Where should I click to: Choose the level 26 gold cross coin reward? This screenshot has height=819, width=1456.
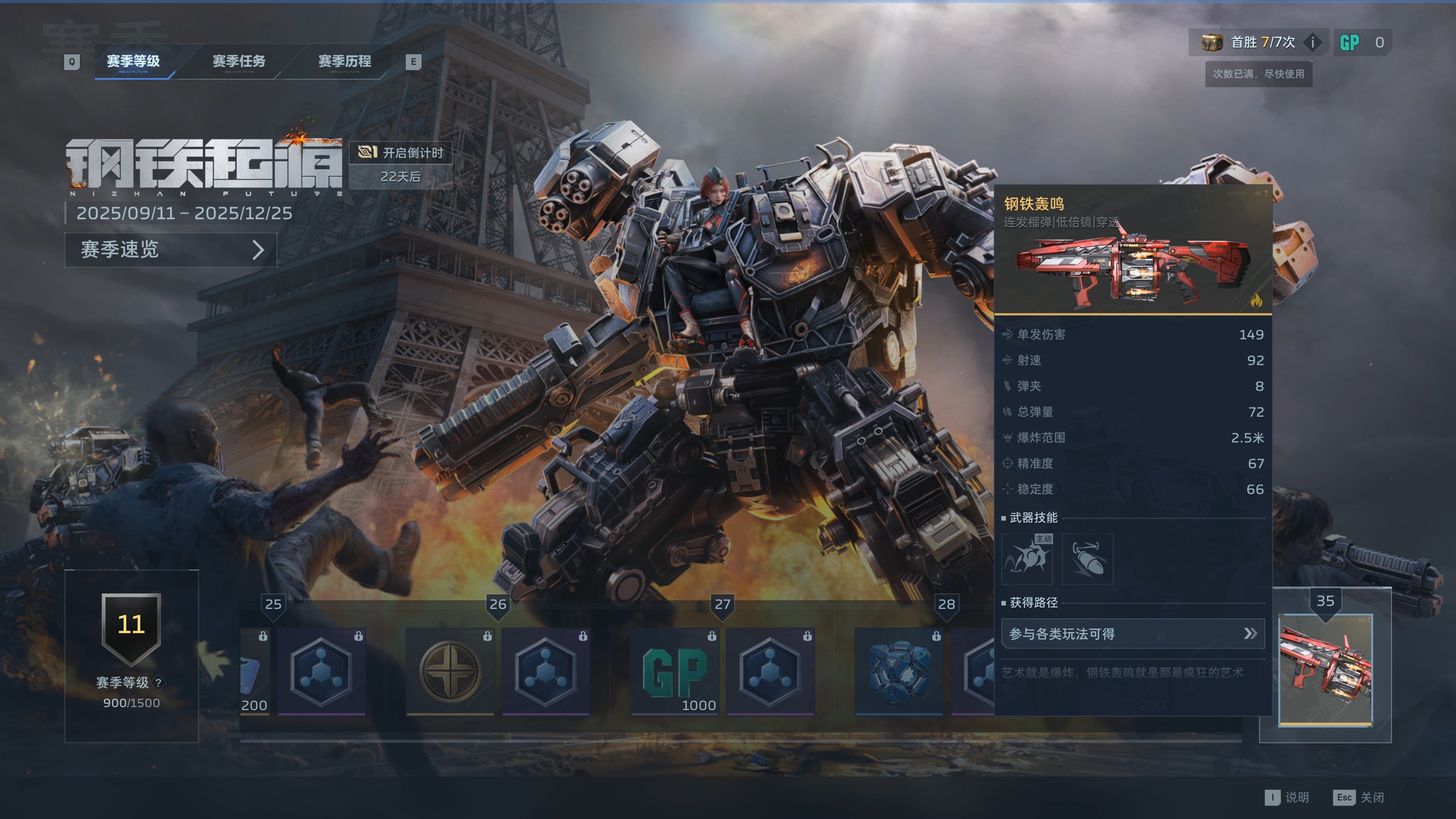[x=450, y=672]
